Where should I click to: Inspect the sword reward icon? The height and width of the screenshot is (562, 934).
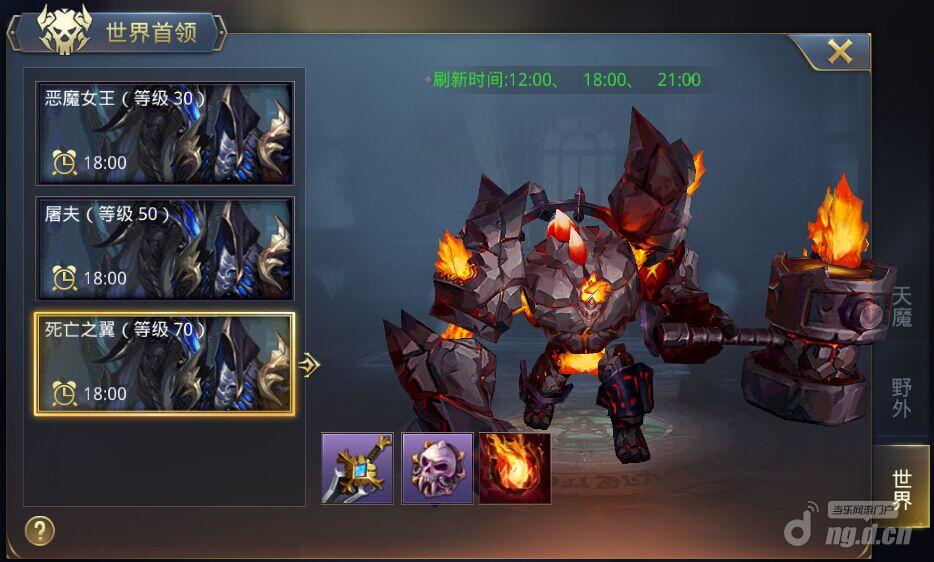(357, 468)
